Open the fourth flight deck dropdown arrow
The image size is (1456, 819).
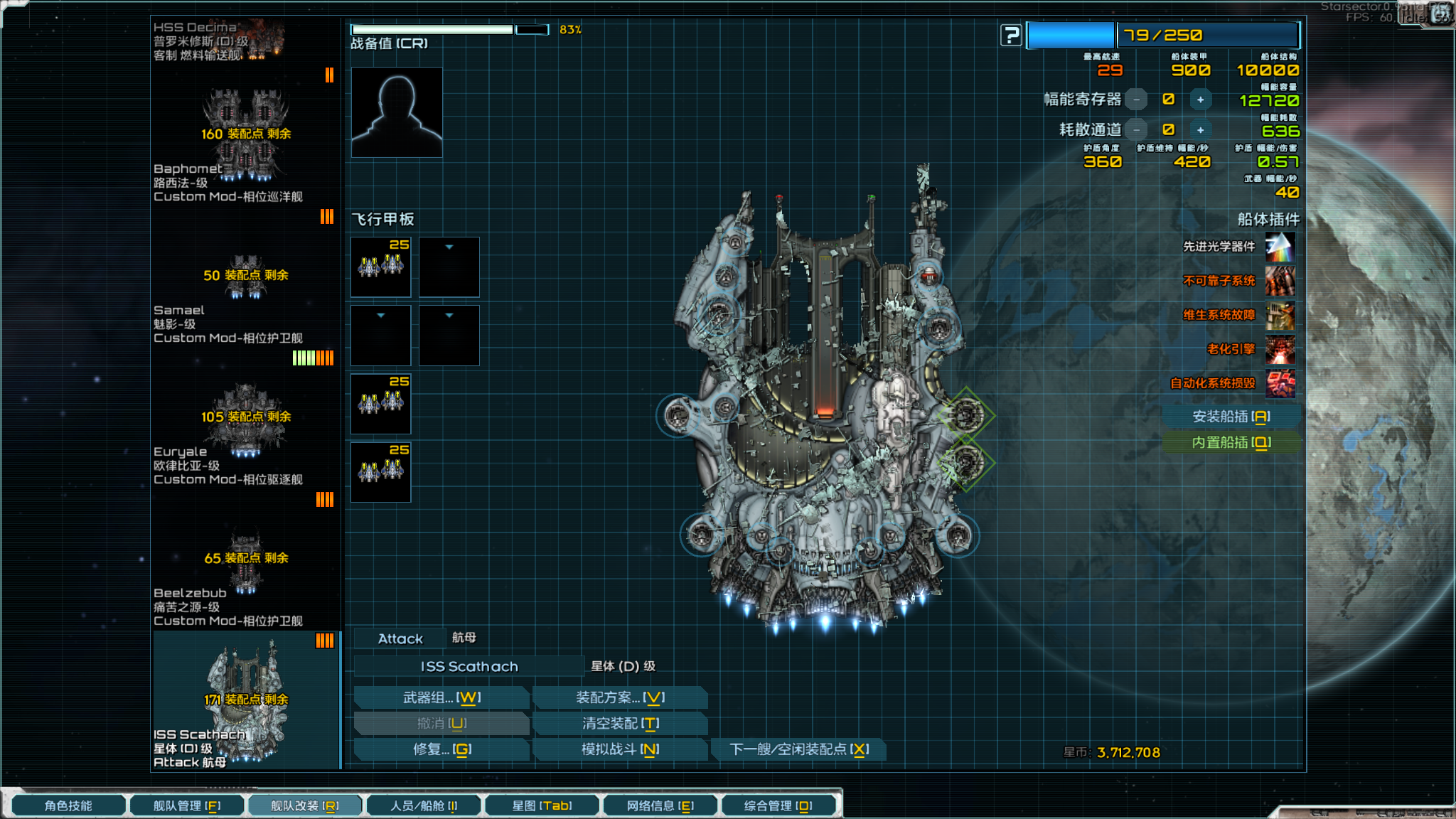click(x=449, y=315)
